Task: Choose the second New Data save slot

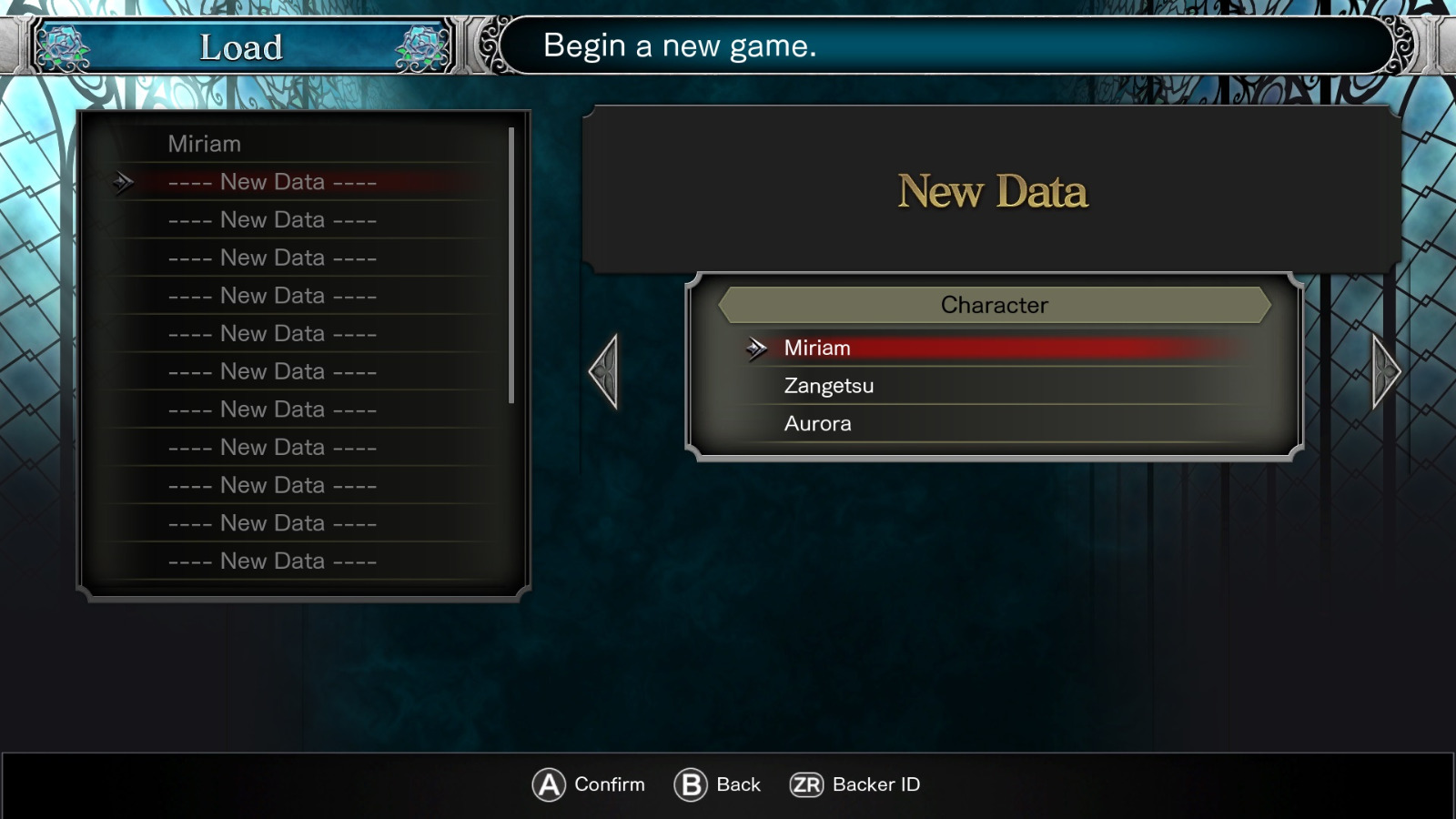Action: (273, 219)
